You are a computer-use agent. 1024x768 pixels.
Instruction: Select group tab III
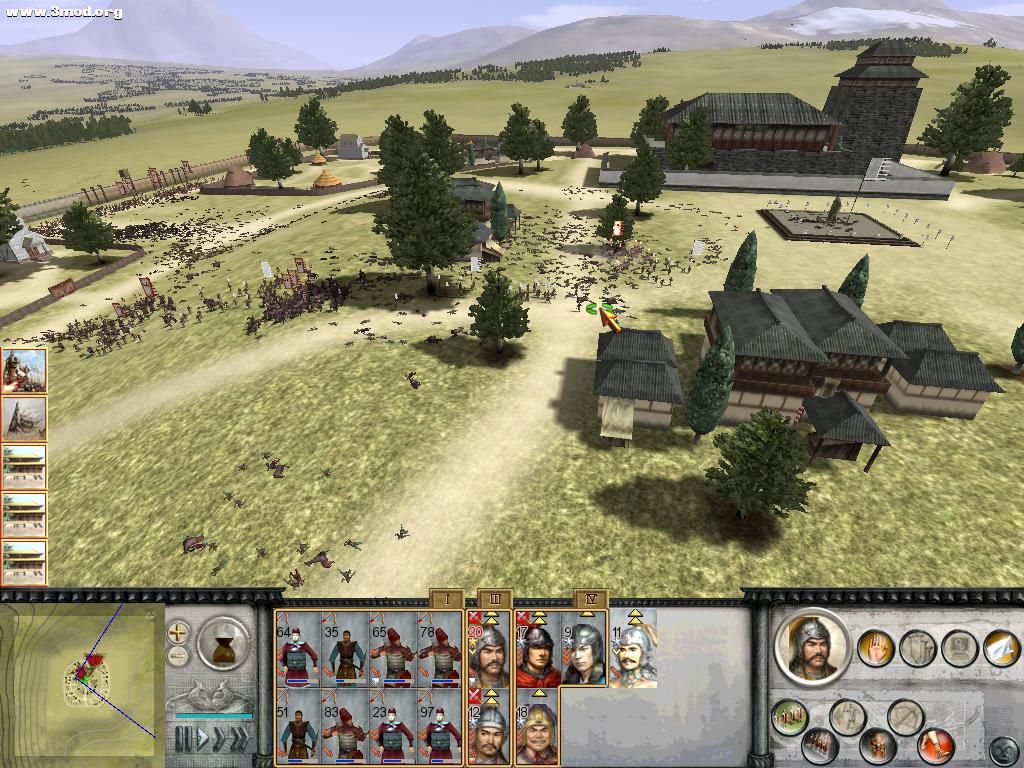tap(493, 599)
